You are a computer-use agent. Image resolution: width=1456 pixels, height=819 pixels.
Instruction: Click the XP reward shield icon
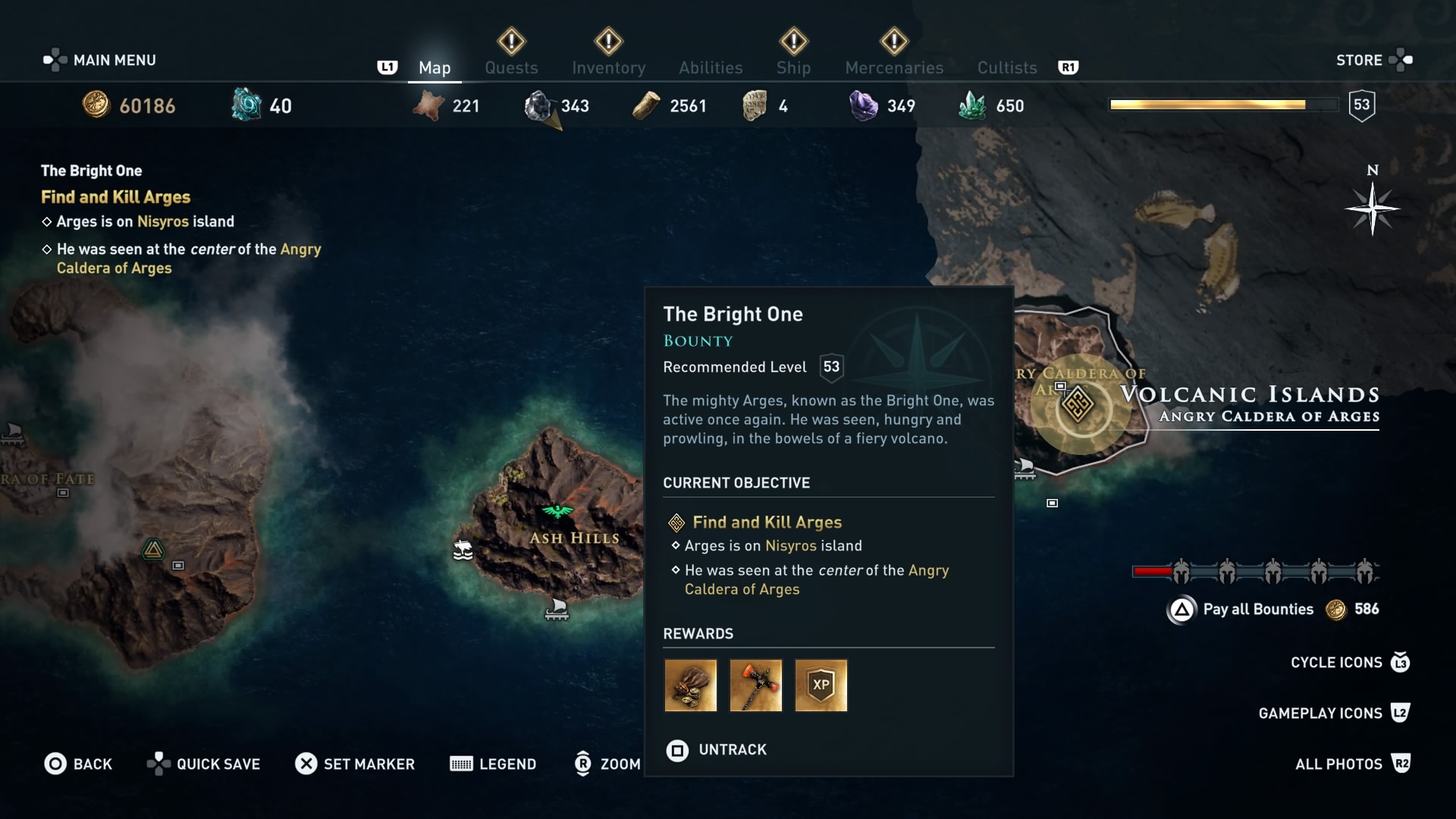pyautogui.click(x=821, y=686)
